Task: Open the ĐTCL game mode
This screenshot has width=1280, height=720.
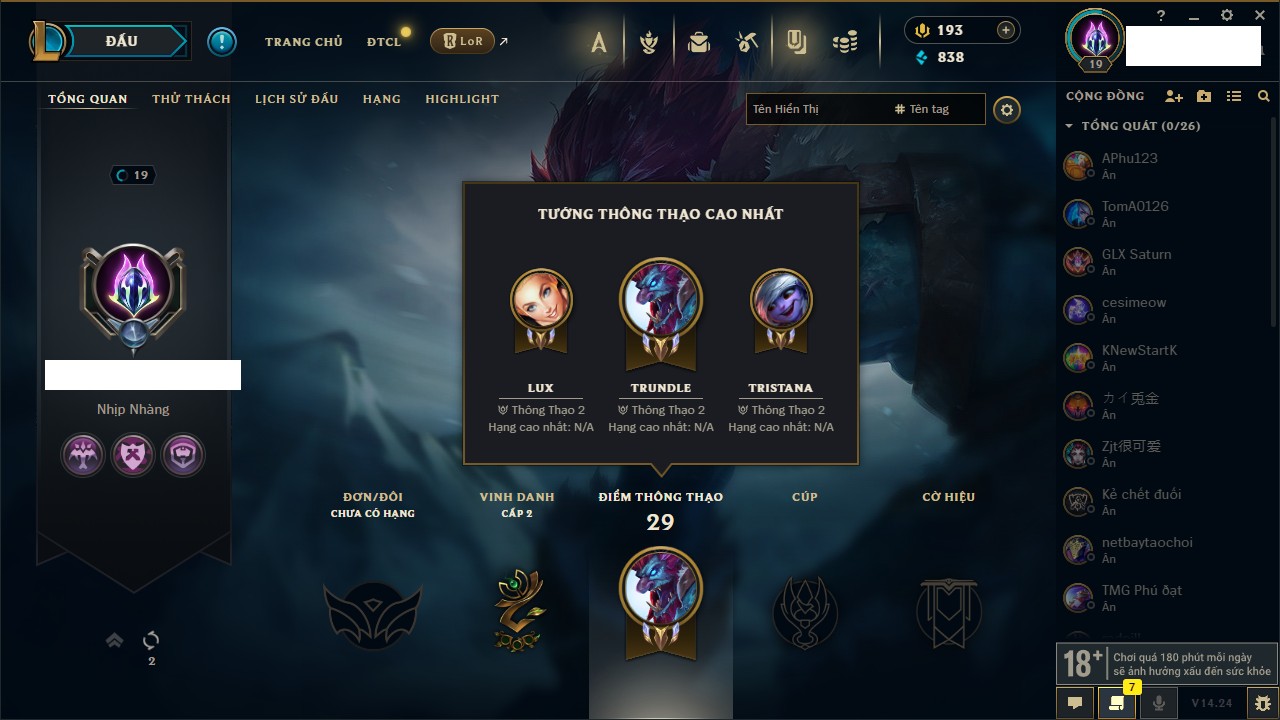Action: [383, 42]
